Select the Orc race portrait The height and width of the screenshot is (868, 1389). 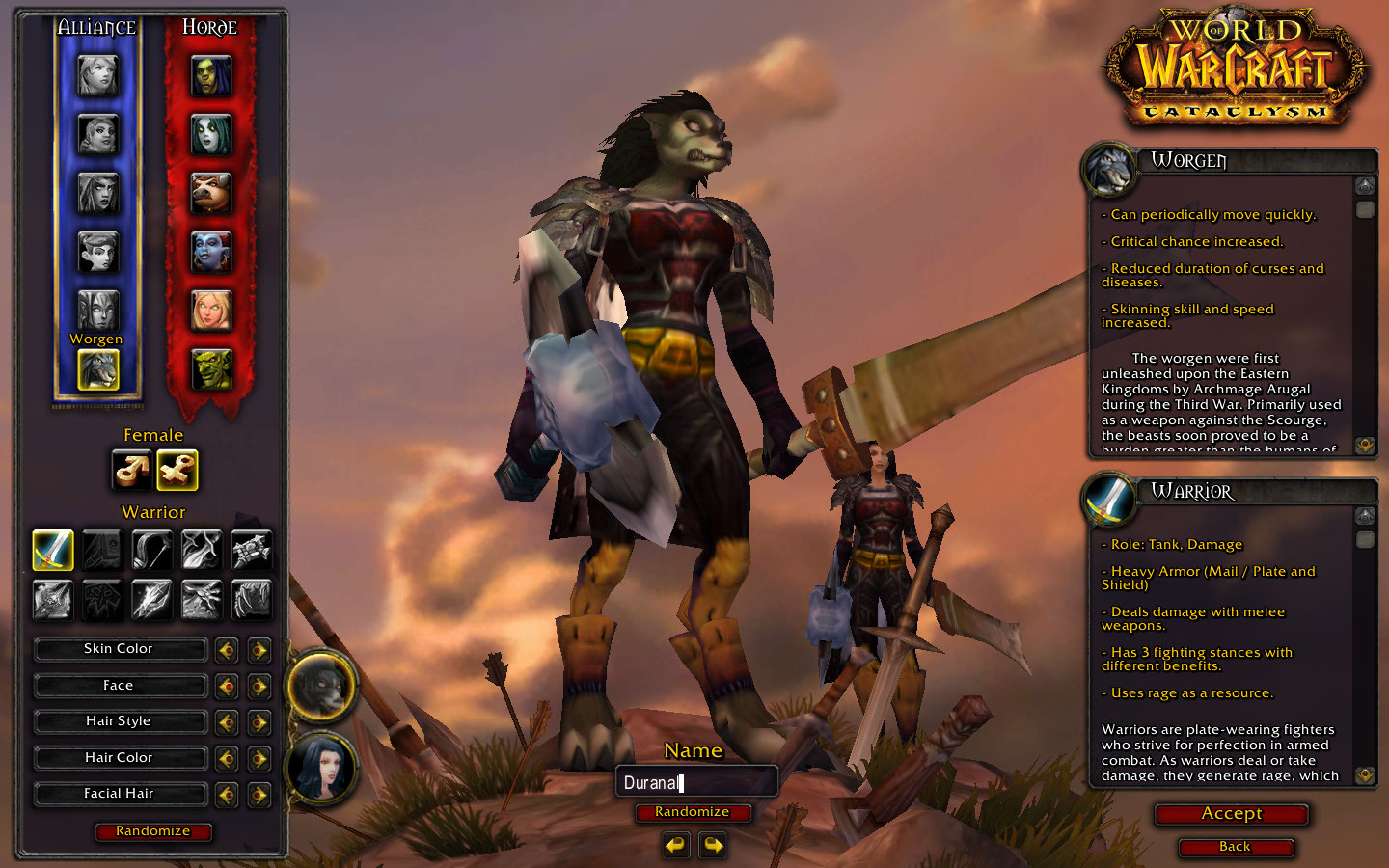point(211,76)
